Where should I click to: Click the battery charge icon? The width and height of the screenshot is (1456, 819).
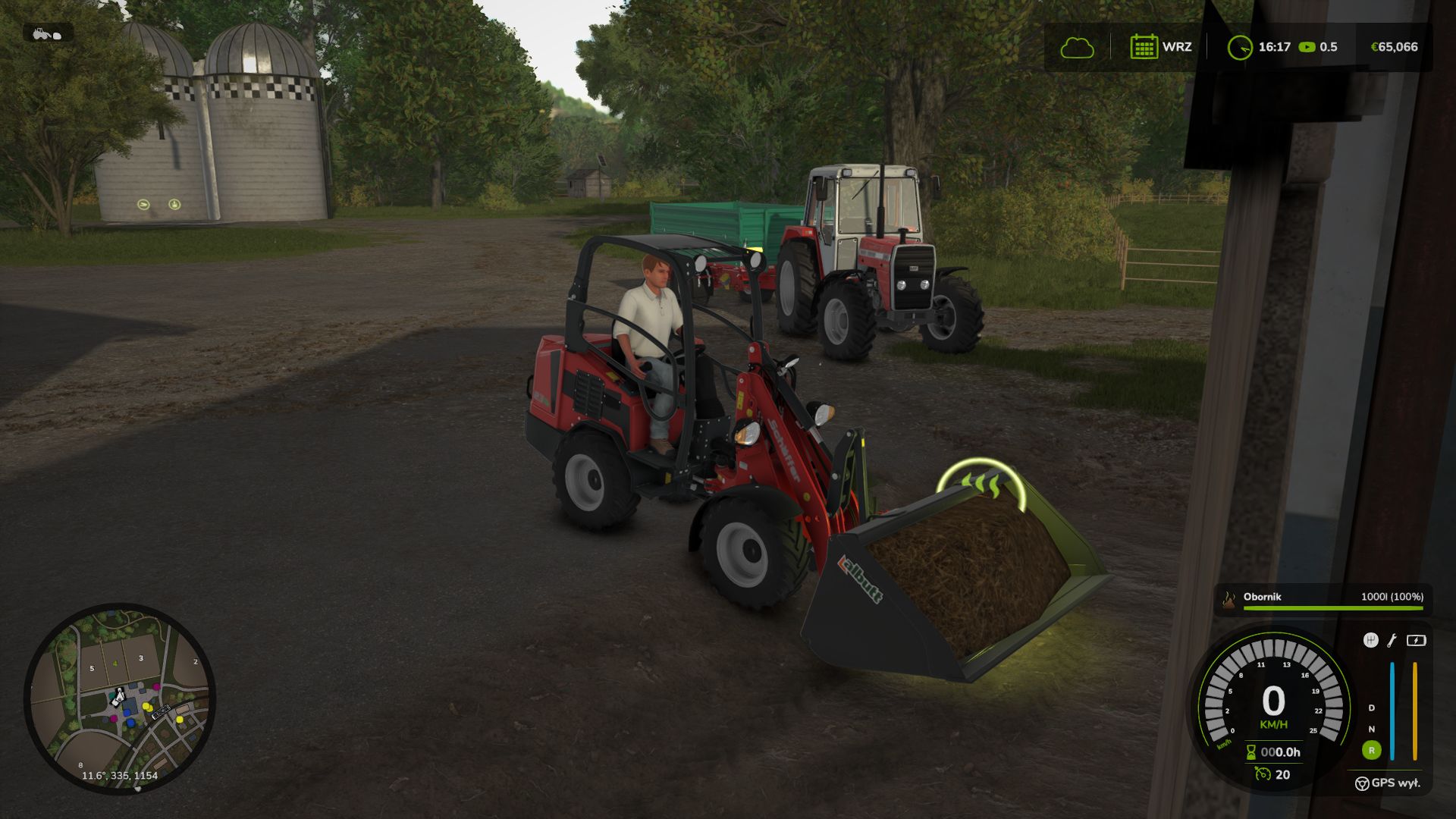[x=1416, y=641]
